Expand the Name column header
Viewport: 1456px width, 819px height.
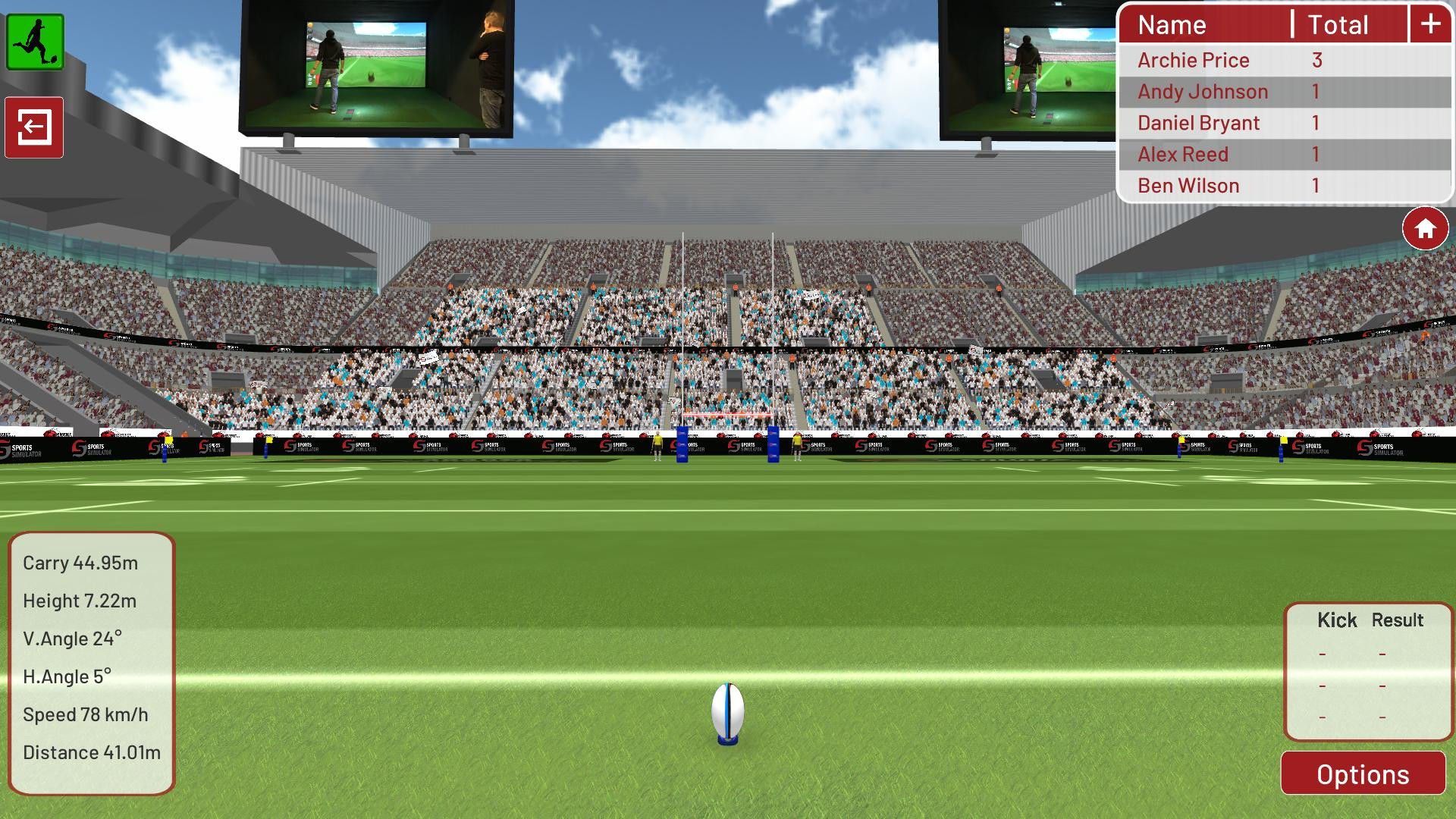pos(1172,24)
